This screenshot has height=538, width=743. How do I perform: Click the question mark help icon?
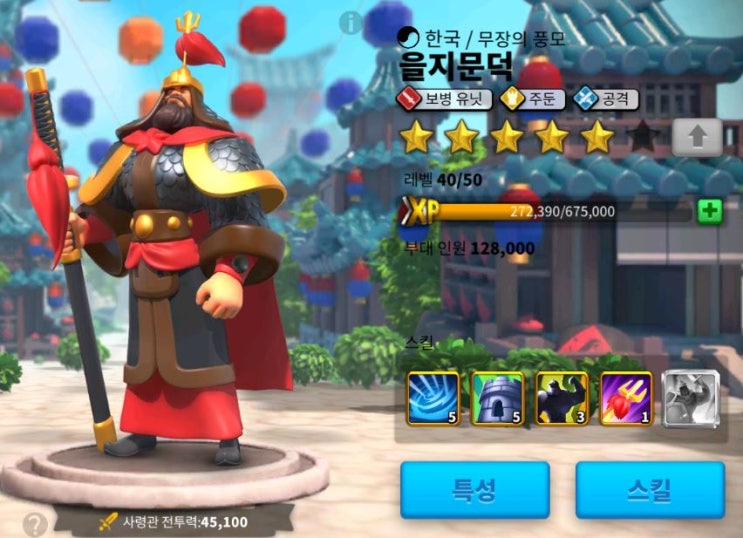tap(35, 523)
